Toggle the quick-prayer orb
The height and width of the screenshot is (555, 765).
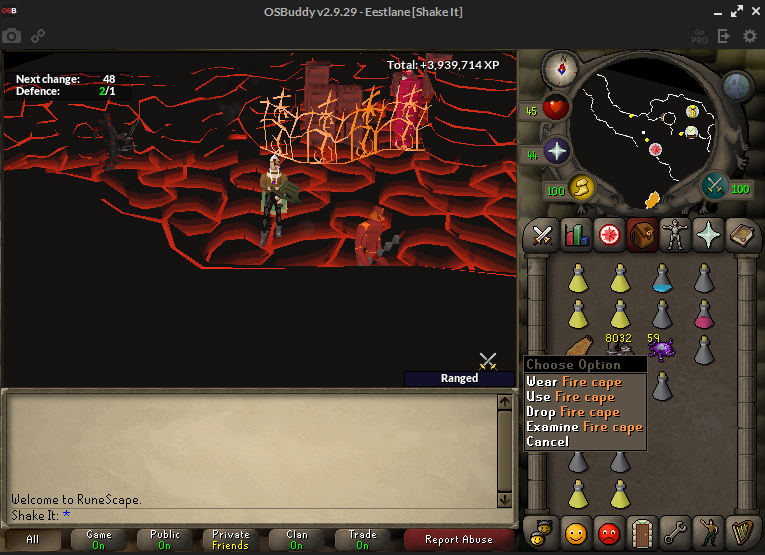click(556, 152)
